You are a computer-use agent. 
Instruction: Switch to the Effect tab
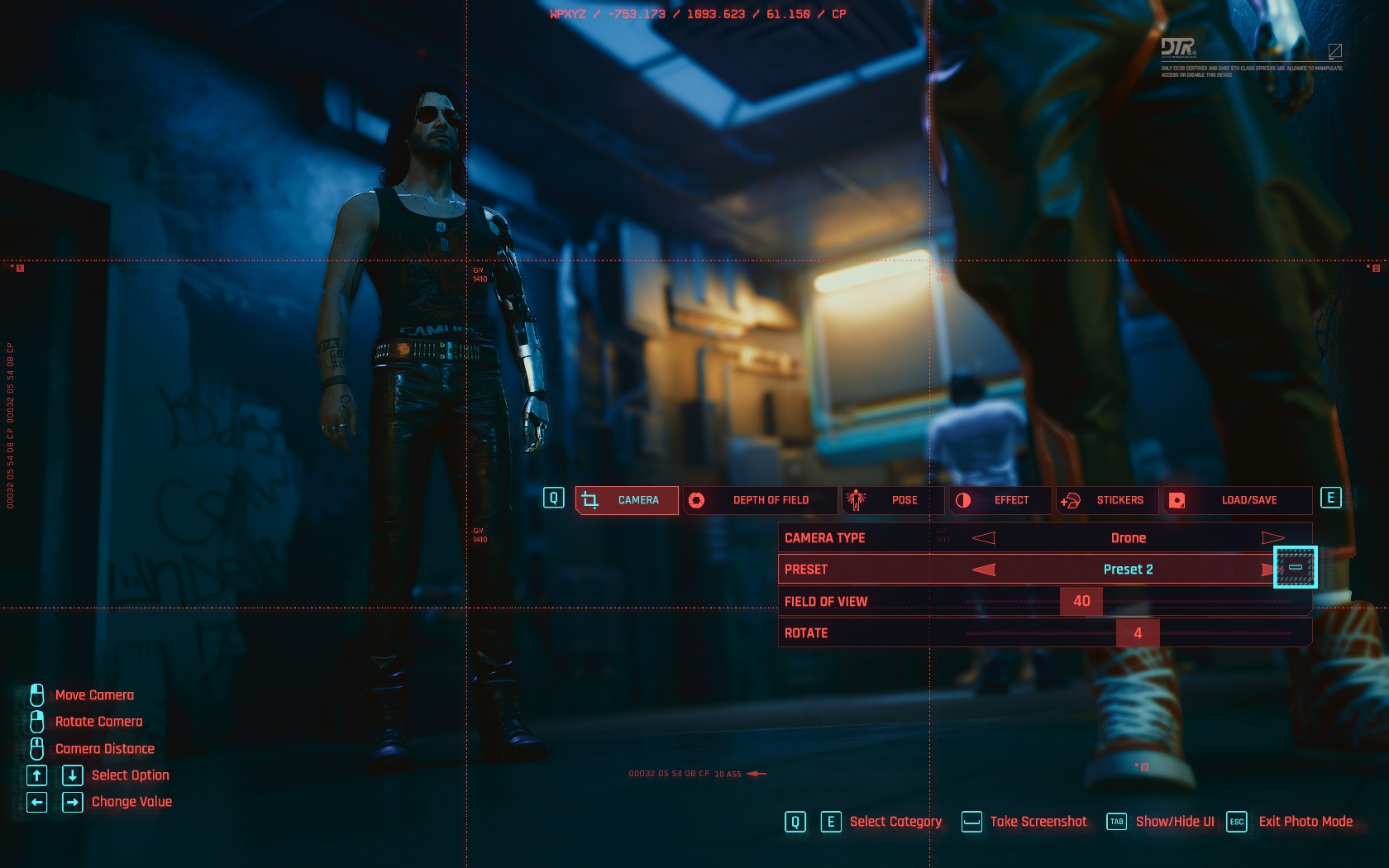pos(1001,500)
